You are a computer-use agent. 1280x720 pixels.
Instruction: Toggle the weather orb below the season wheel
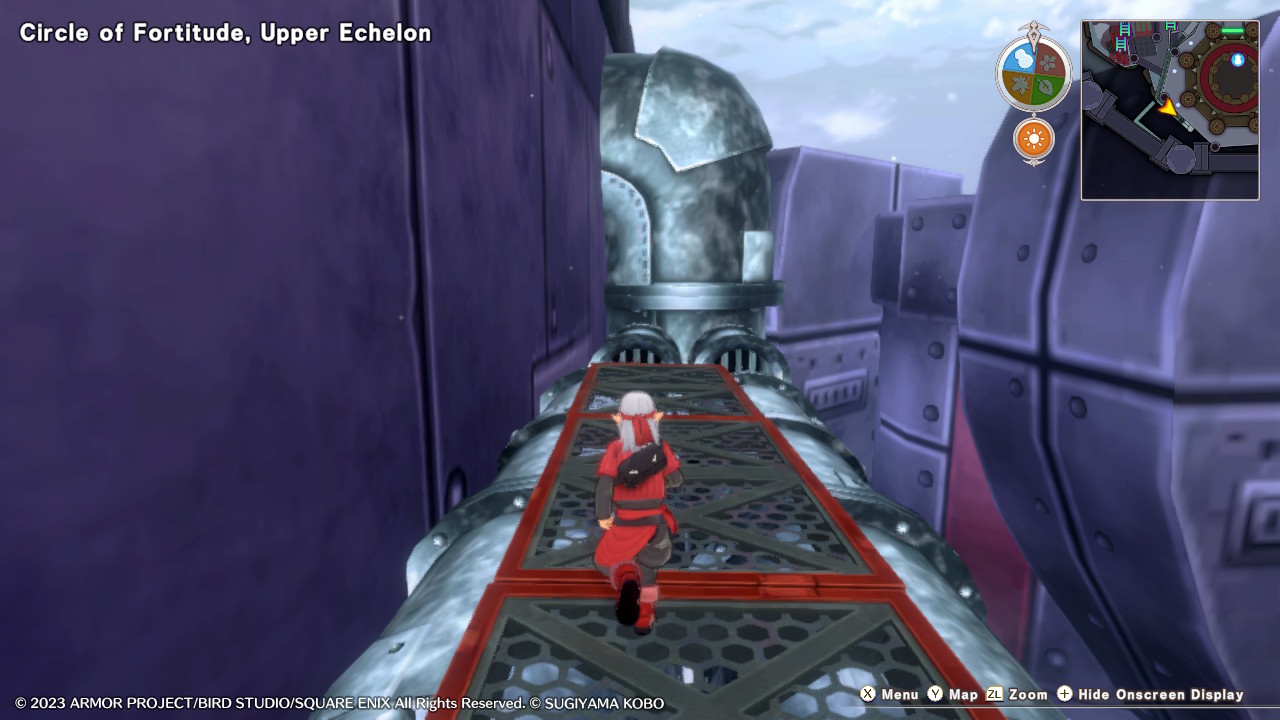(1035, 139)
